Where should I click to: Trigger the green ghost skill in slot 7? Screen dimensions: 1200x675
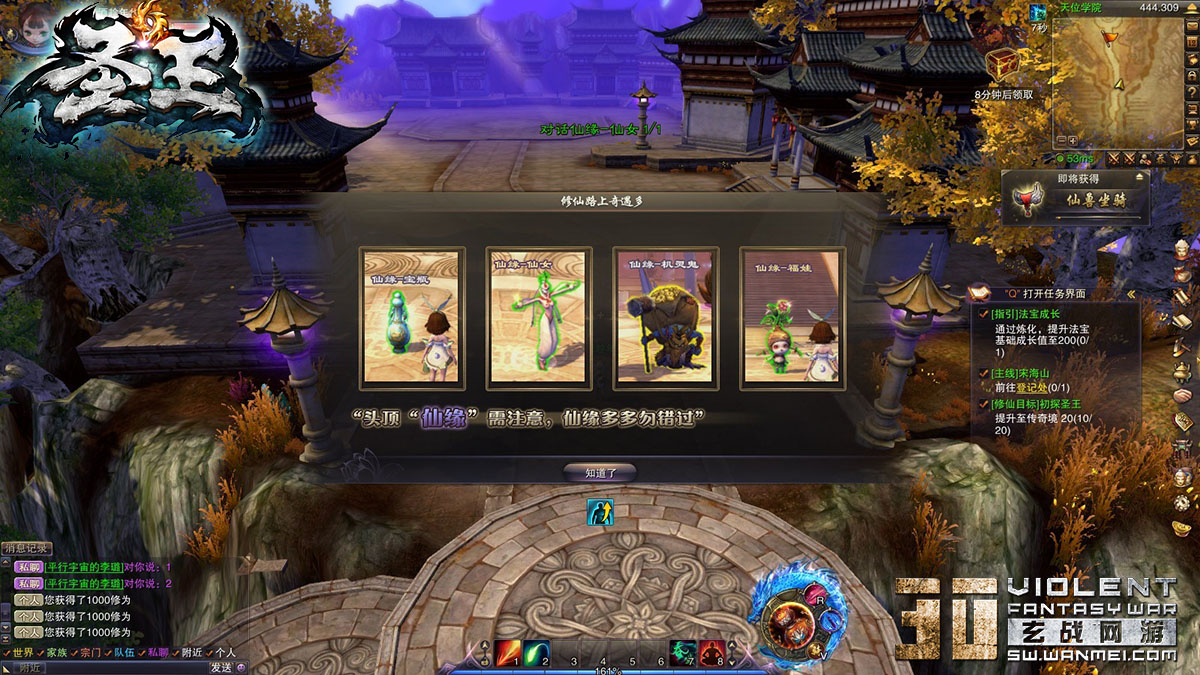[683, 653]
